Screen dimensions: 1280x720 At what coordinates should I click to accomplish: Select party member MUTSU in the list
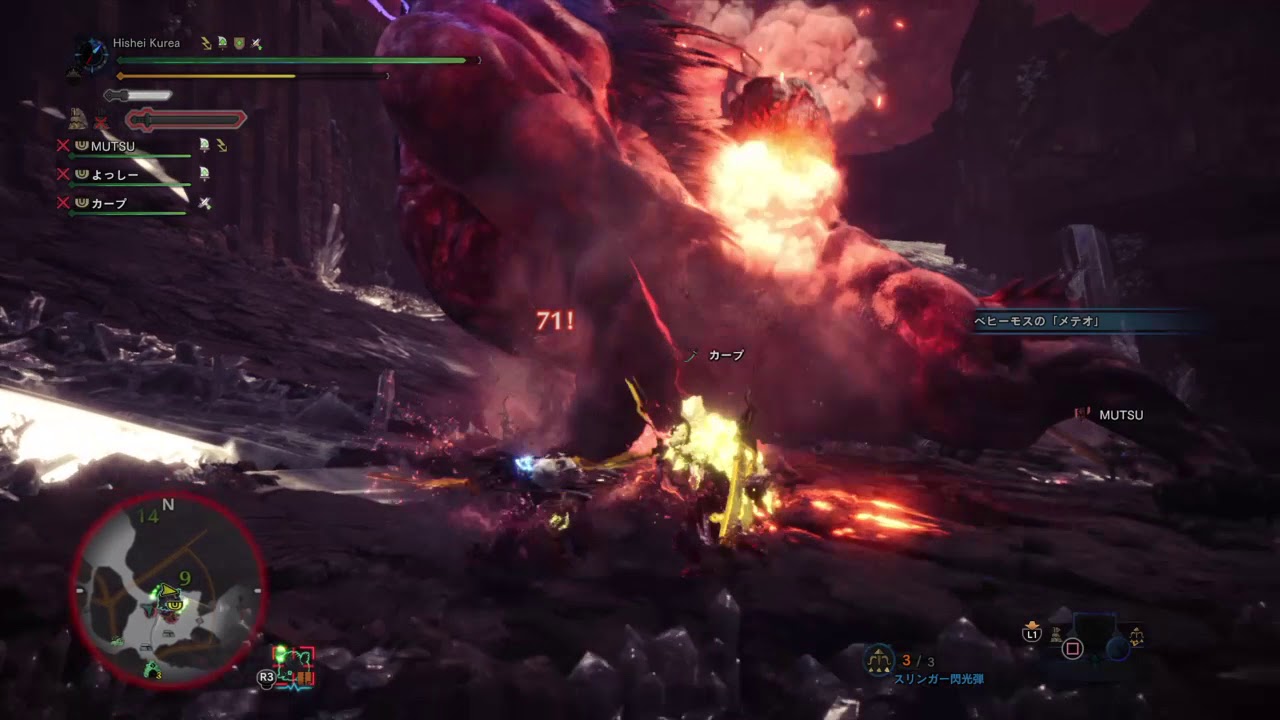click(112, 147)
